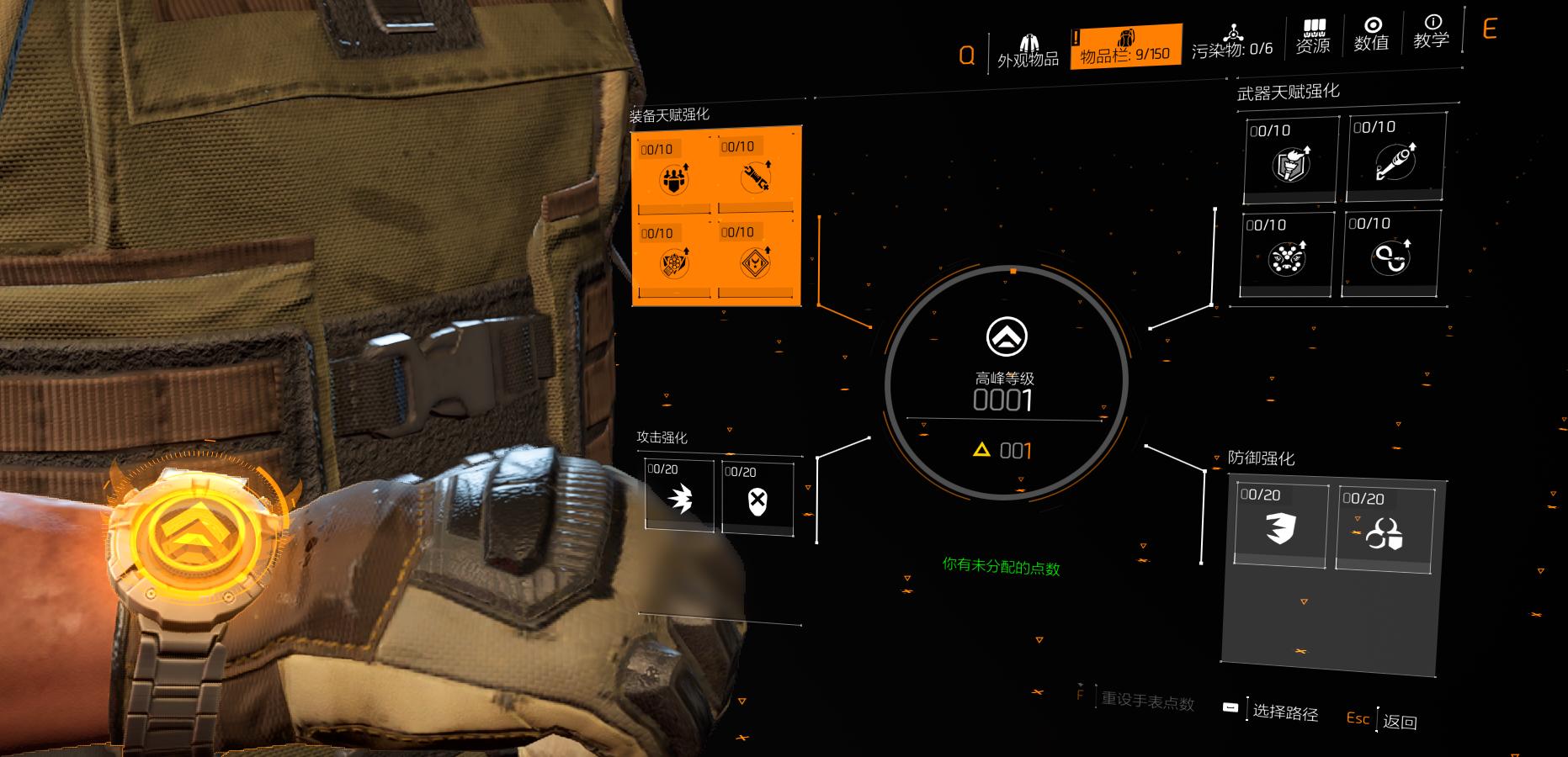The image size is (1568, 757).
Task: Click the central 高峰等级 level dial
Action: [1006, 384]
